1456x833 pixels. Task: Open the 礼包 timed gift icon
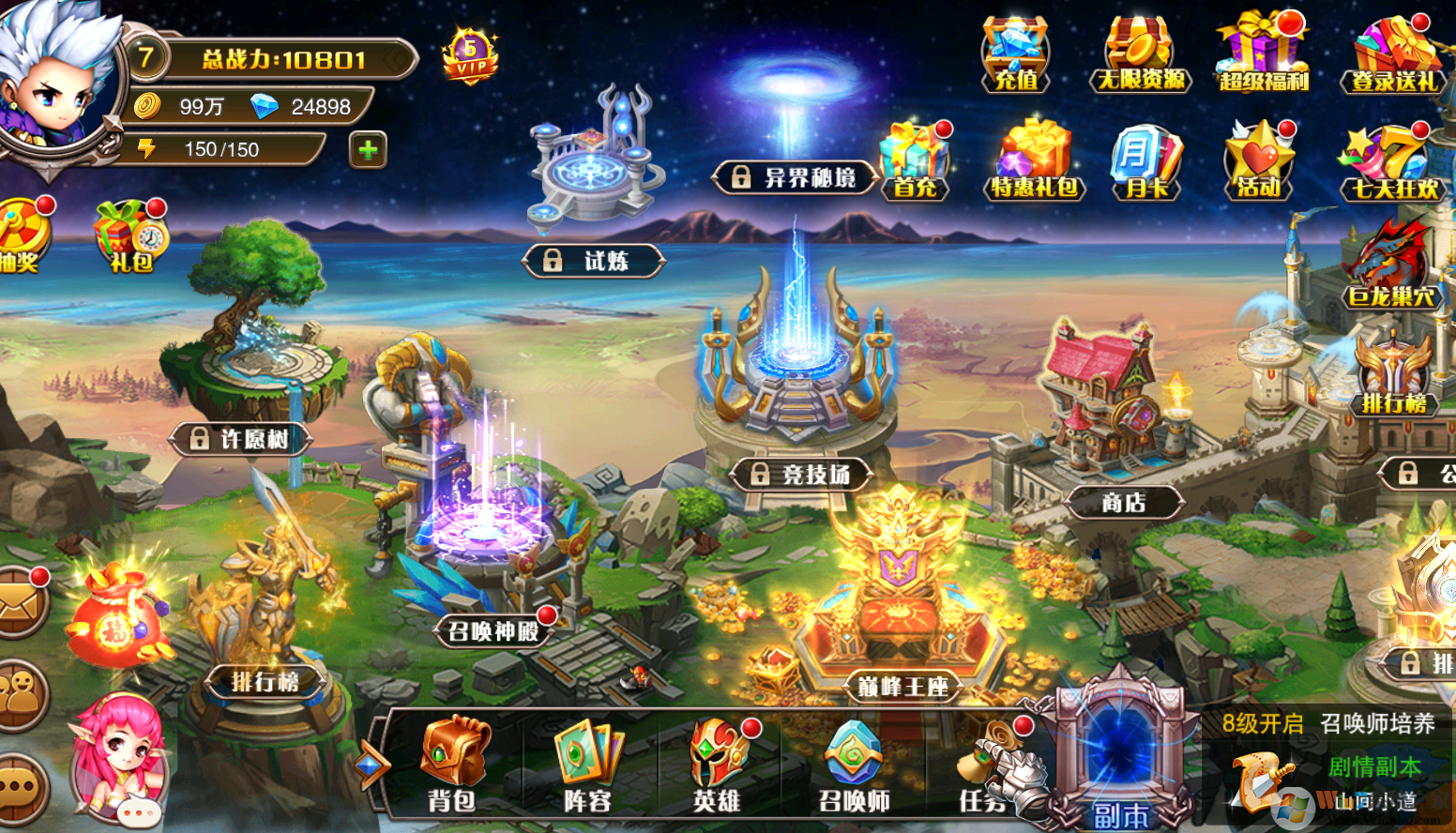coord(131,236)
